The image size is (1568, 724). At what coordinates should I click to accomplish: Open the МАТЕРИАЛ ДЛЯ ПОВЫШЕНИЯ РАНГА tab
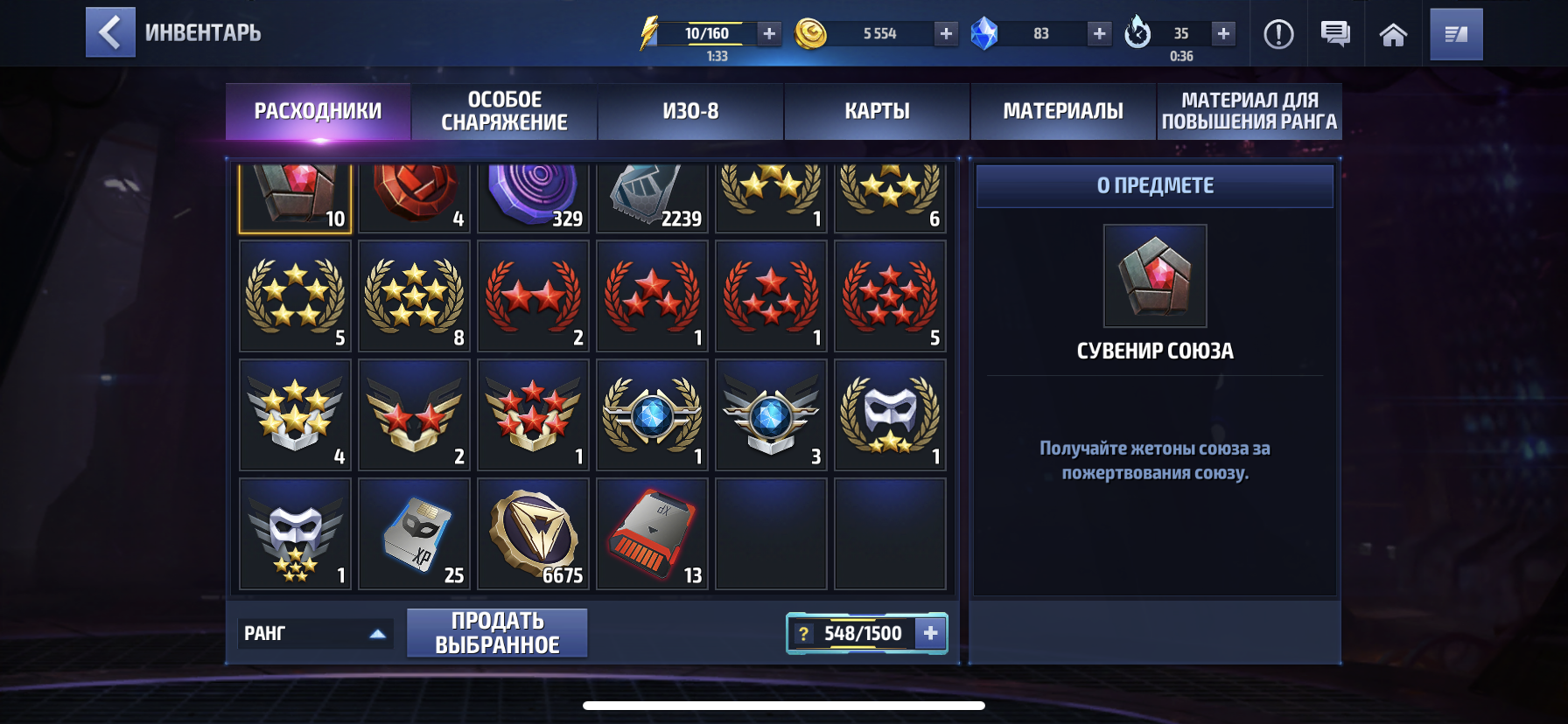[1249, 111]
